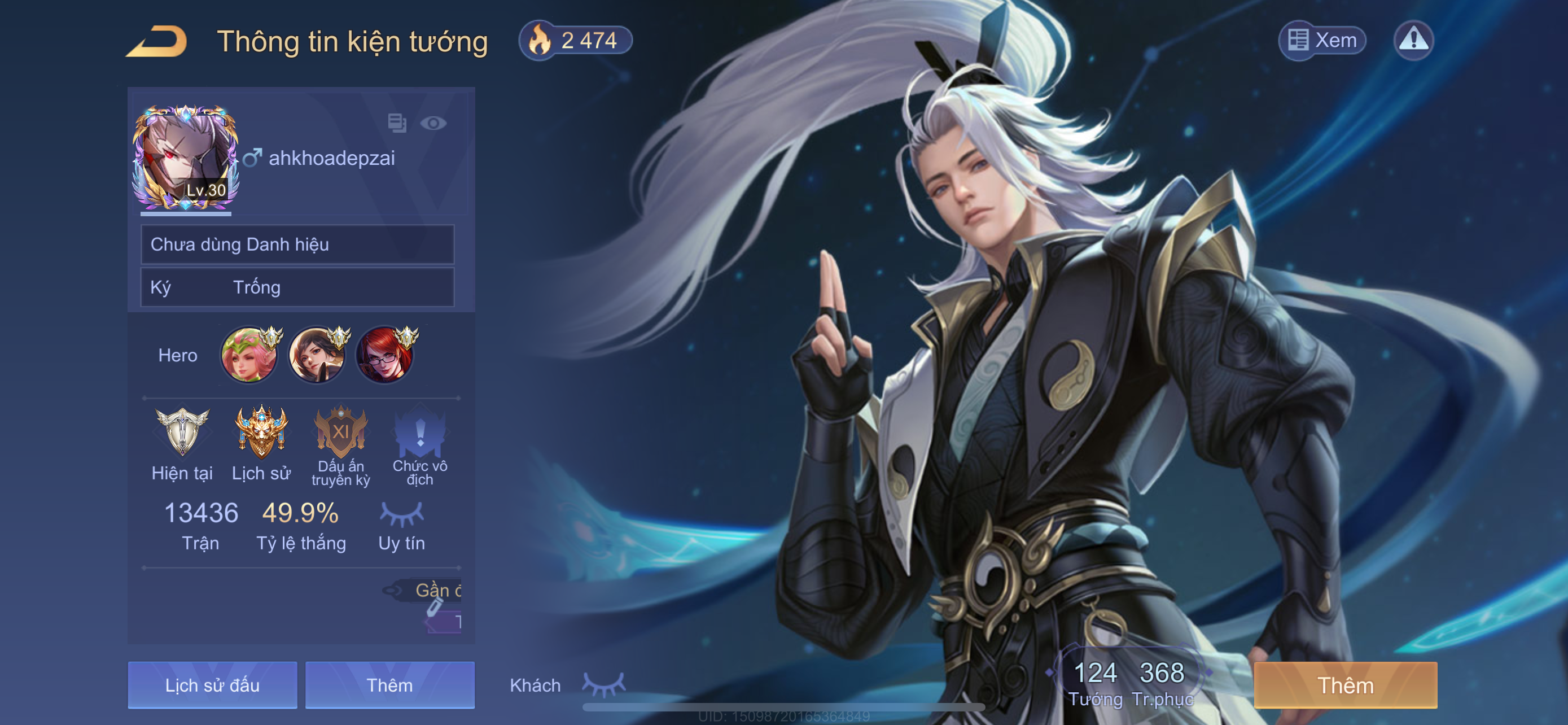This screenshot has height=725, width=1568.
Task: Go back using the gold arrow
Action: click(x=157, y=41)
